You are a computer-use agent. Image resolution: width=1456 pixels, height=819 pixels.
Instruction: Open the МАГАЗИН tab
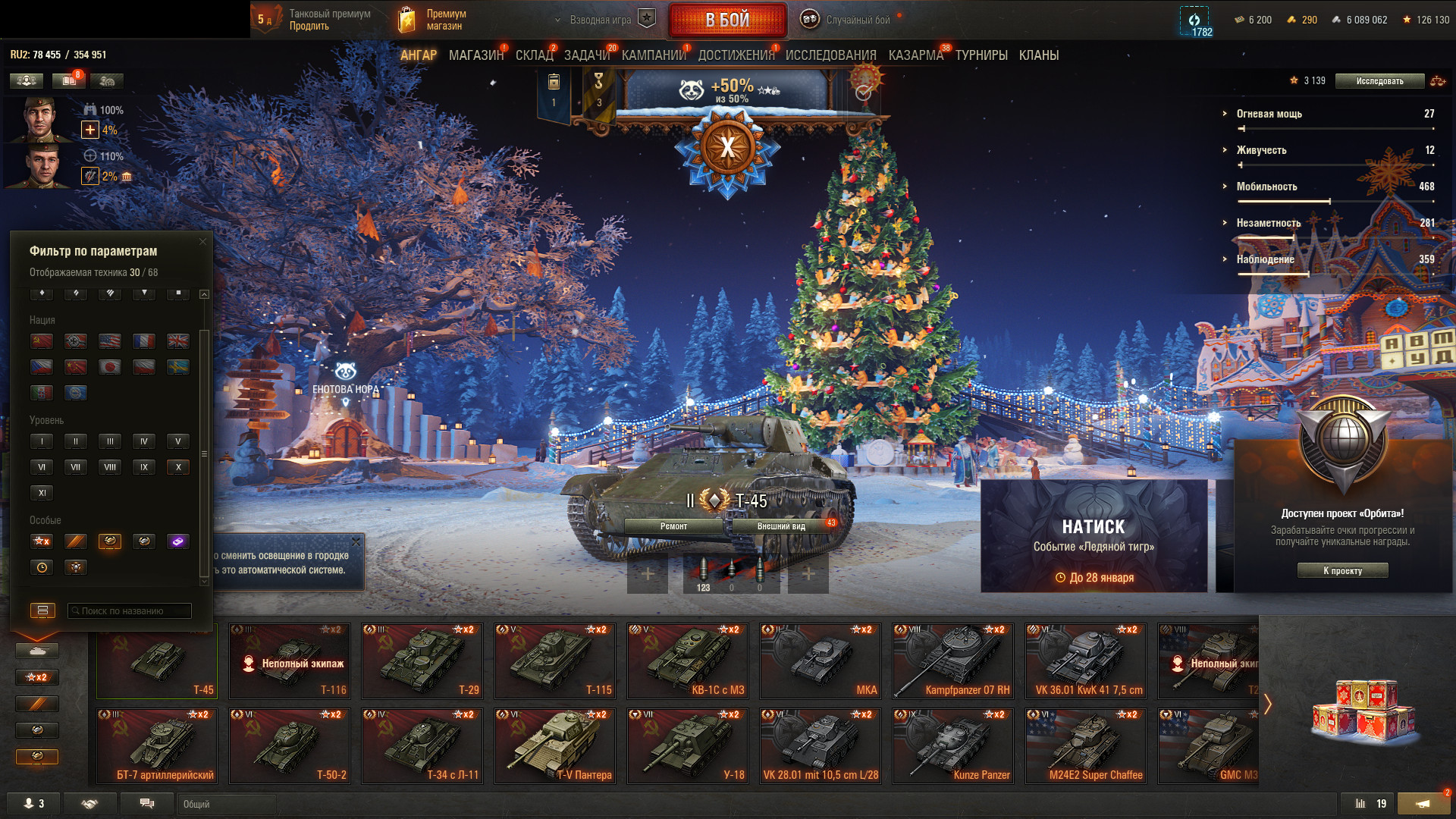click(x=475, y=55)
